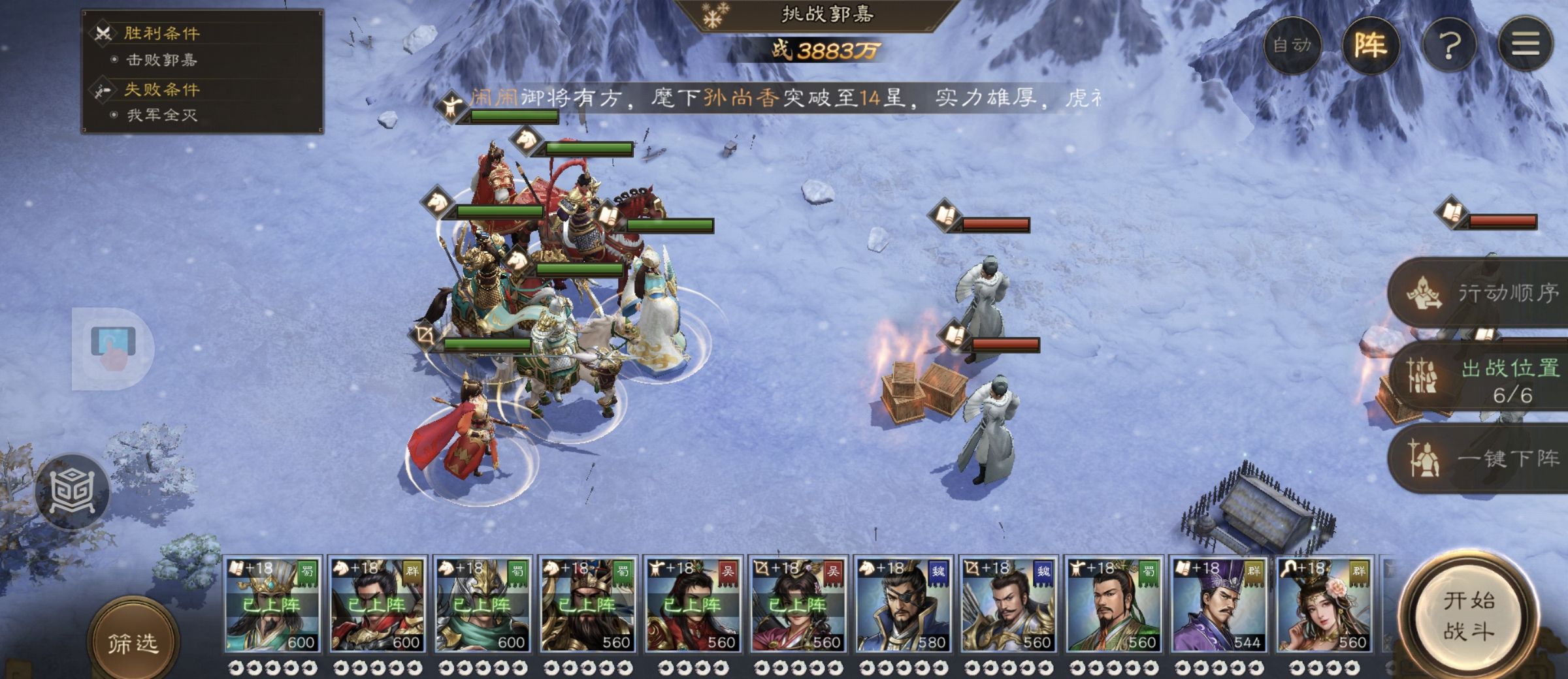Screen dimensions: 1568x679
Task: Toggle 自动 auto-battle mode
Action: coord(1292,44)
